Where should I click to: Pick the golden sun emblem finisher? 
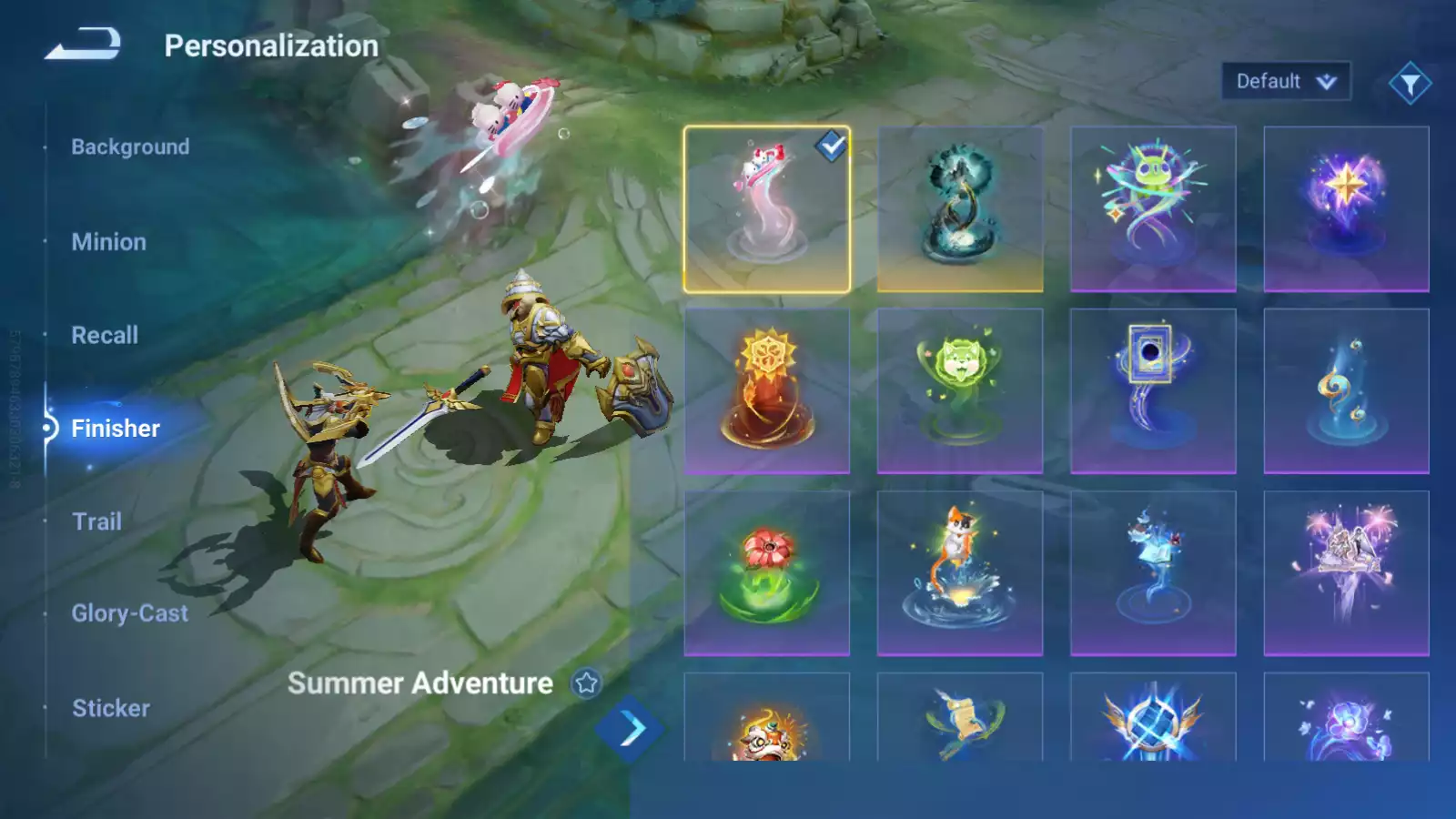pyautogui.click(x=766, y=391)
